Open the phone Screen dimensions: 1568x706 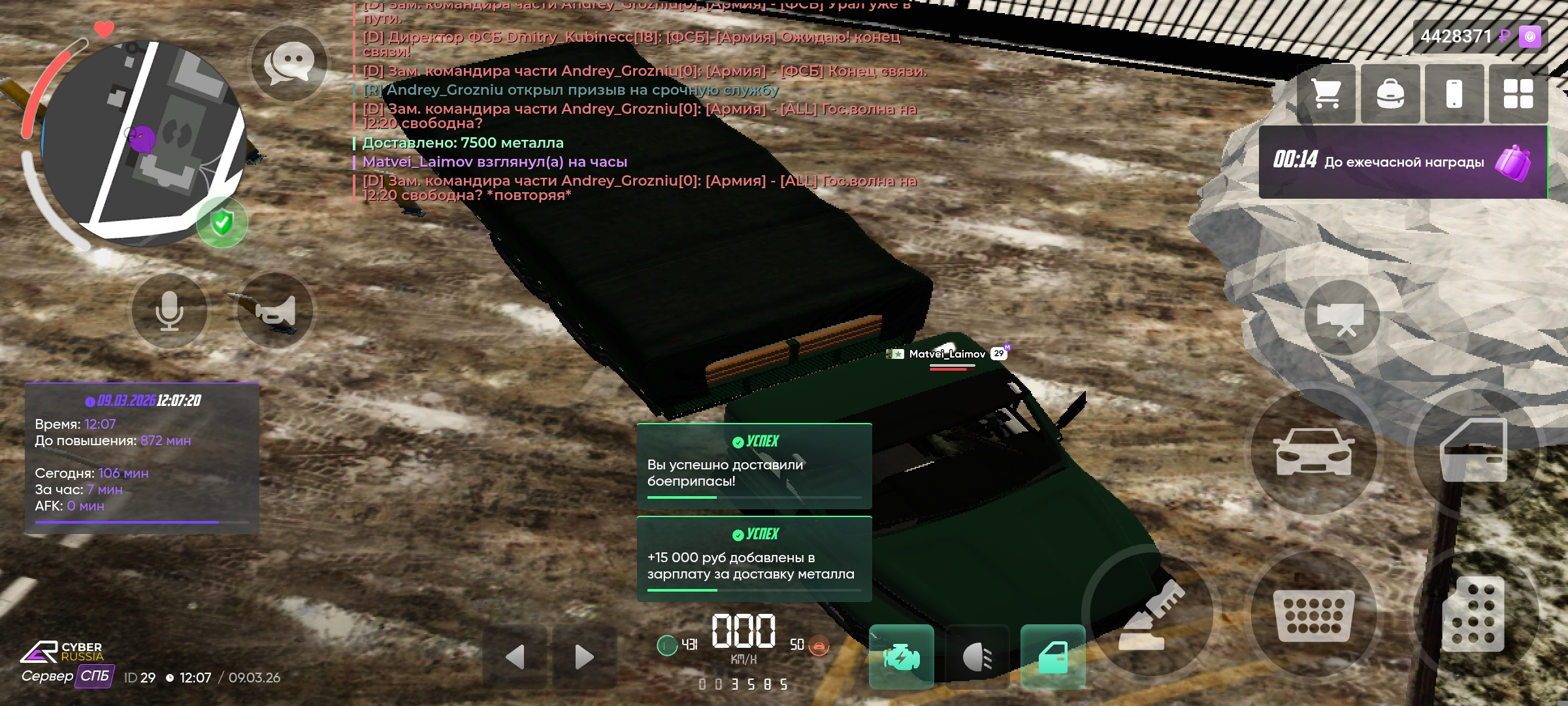pyautogui.click(x=1455, y=95)
